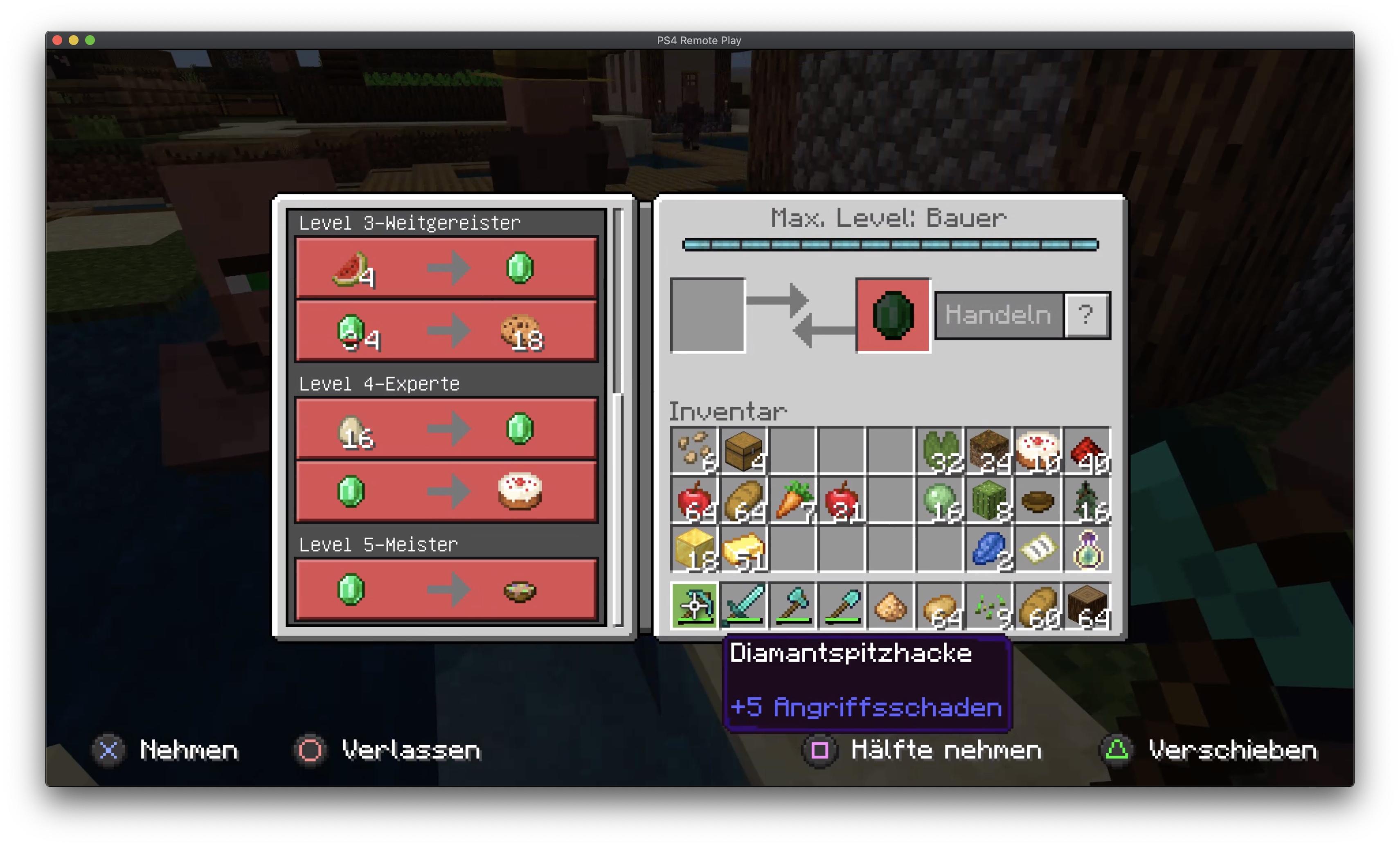Image resolution: width=1400 pixels, height=847 pixels.
Task: Pick the carrot stack of 7
Action: pyautogui.click(x=792, y=500)
